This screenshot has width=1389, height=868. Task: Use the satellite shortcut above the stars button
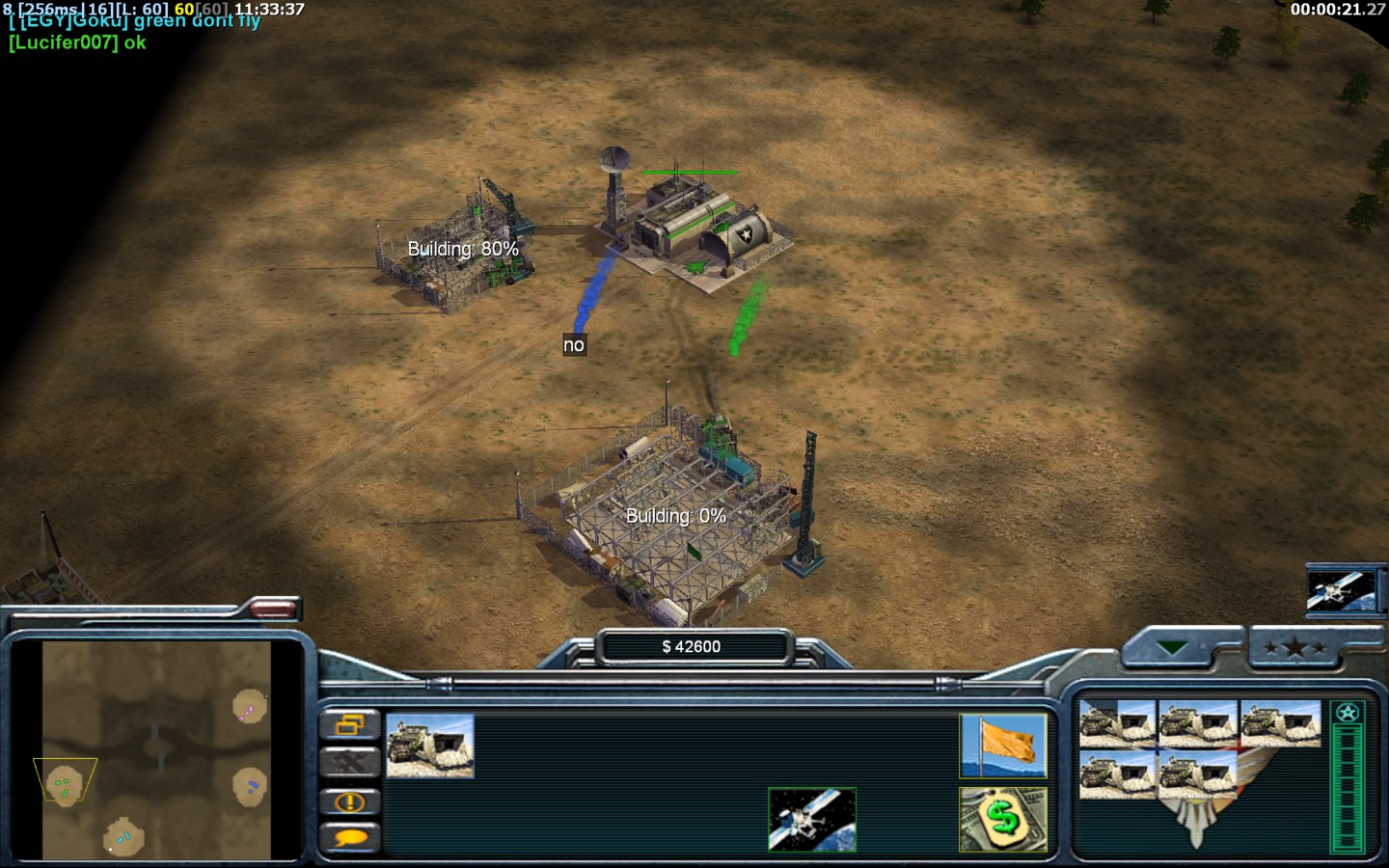click(1340, 590)
